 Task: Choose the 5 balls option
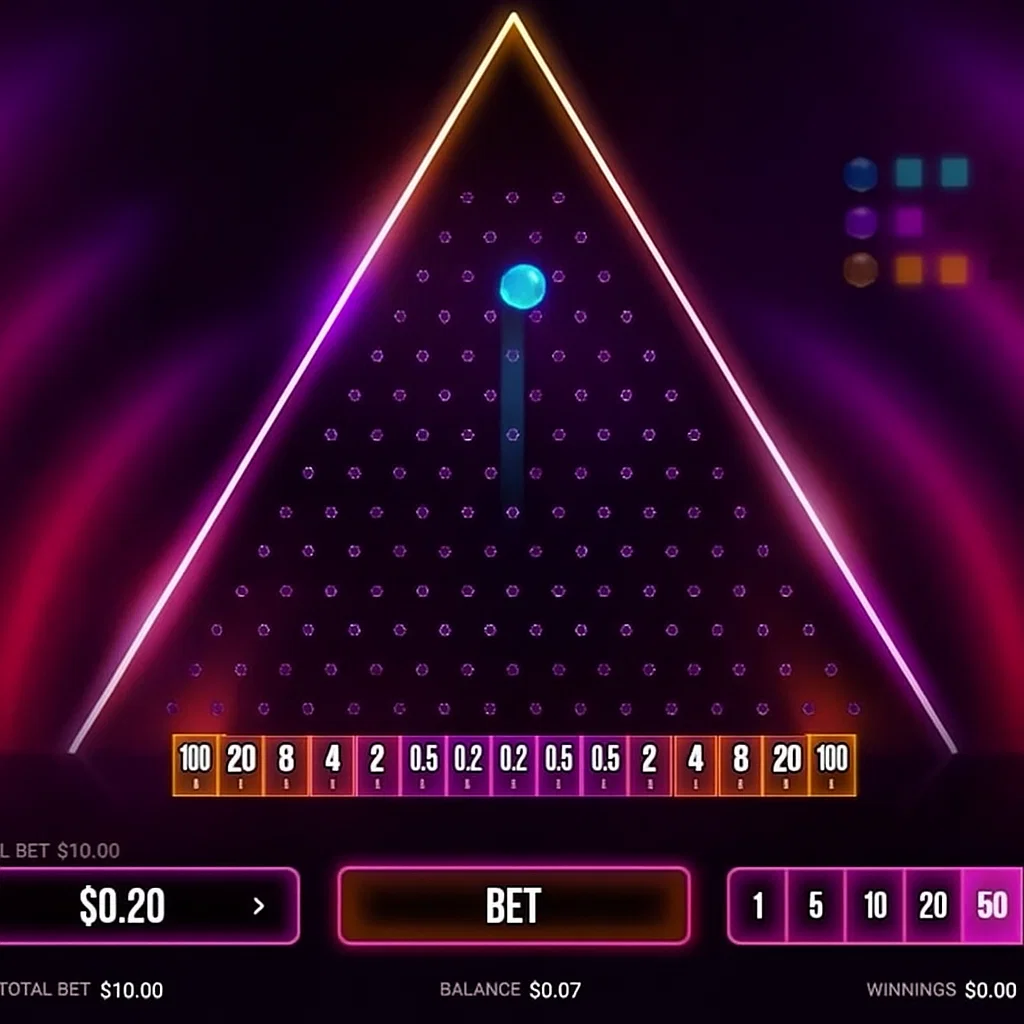coord(816,906)
